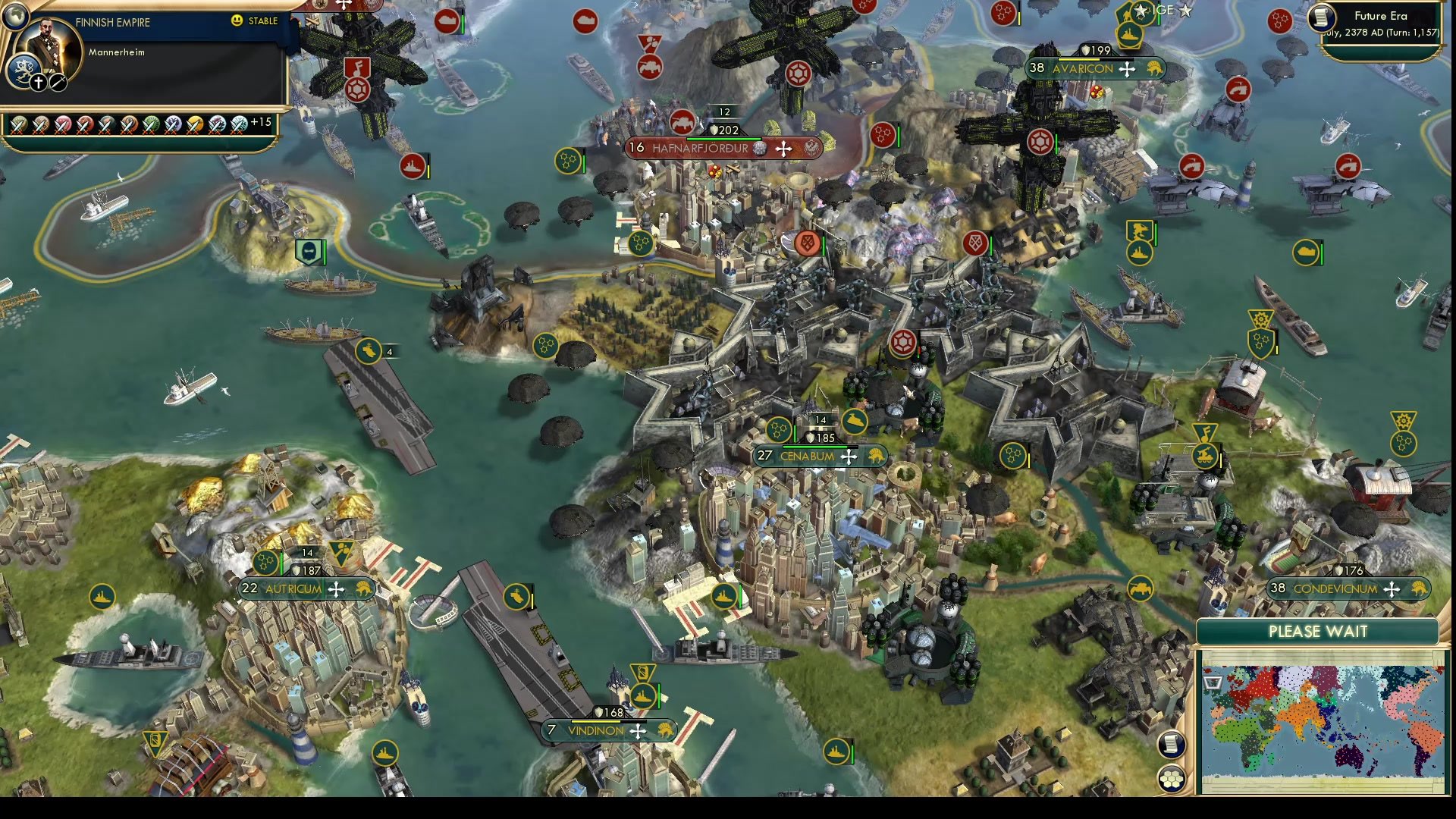The image size is (1456, 819).
Task: Click the globe icon above the leader portrait
Action: (17, 15)
